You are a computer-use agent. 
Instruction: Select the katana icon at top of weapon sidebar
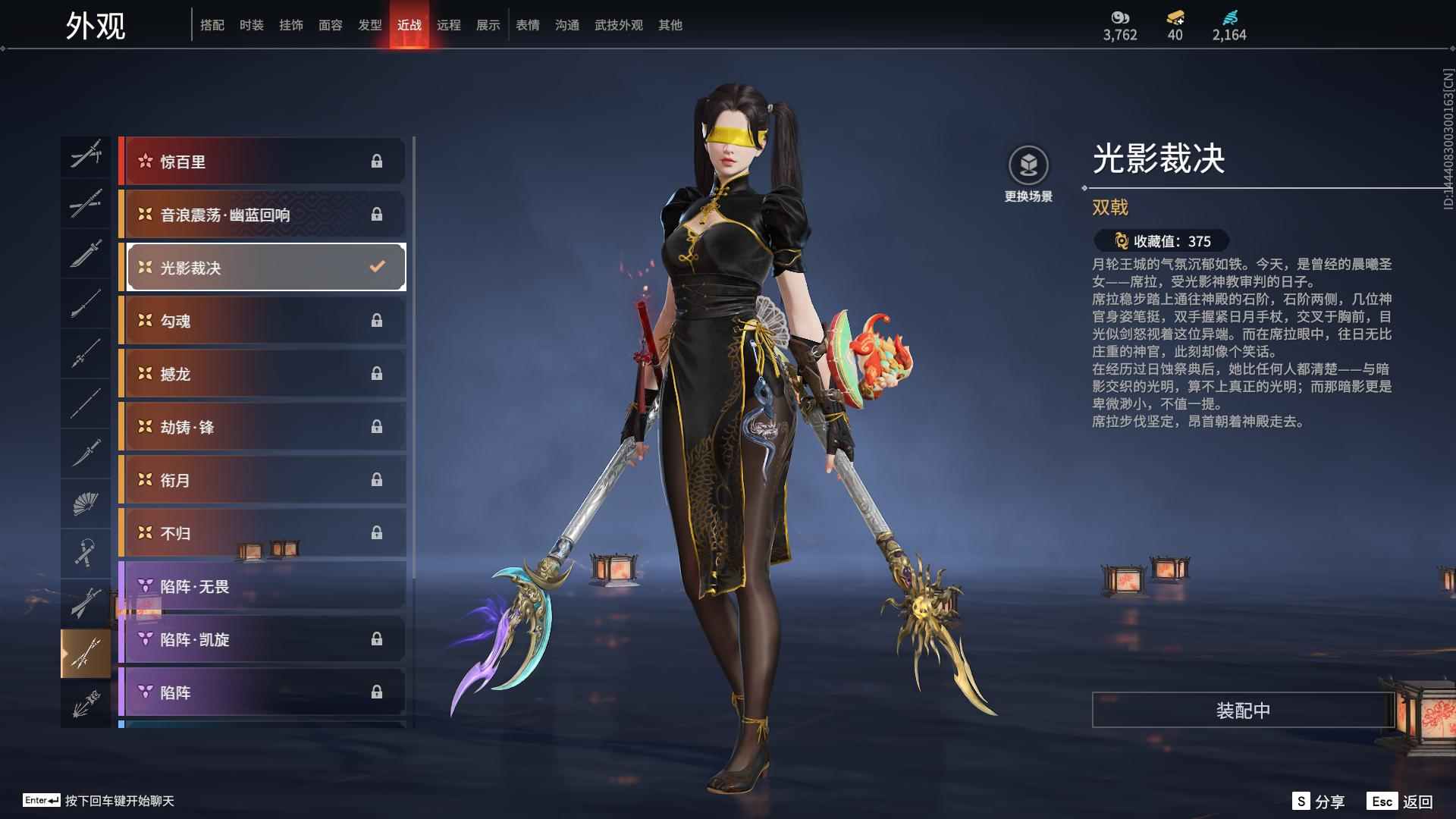click(86, 155)
